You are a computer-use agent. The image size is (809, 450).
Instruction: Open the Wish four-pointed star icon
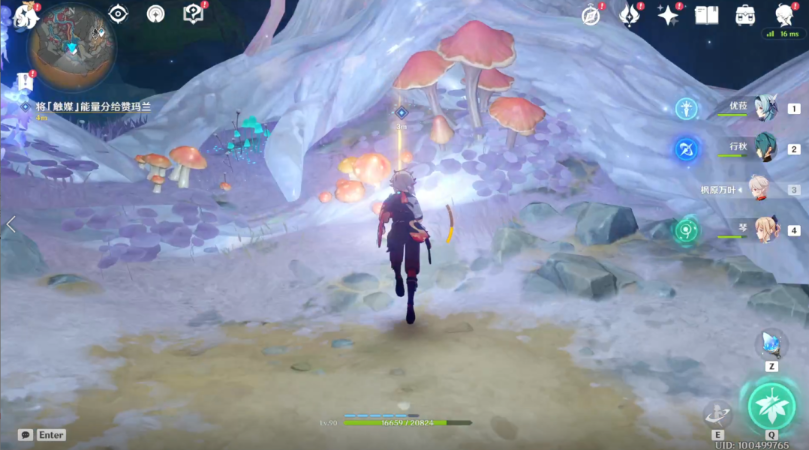667,15
